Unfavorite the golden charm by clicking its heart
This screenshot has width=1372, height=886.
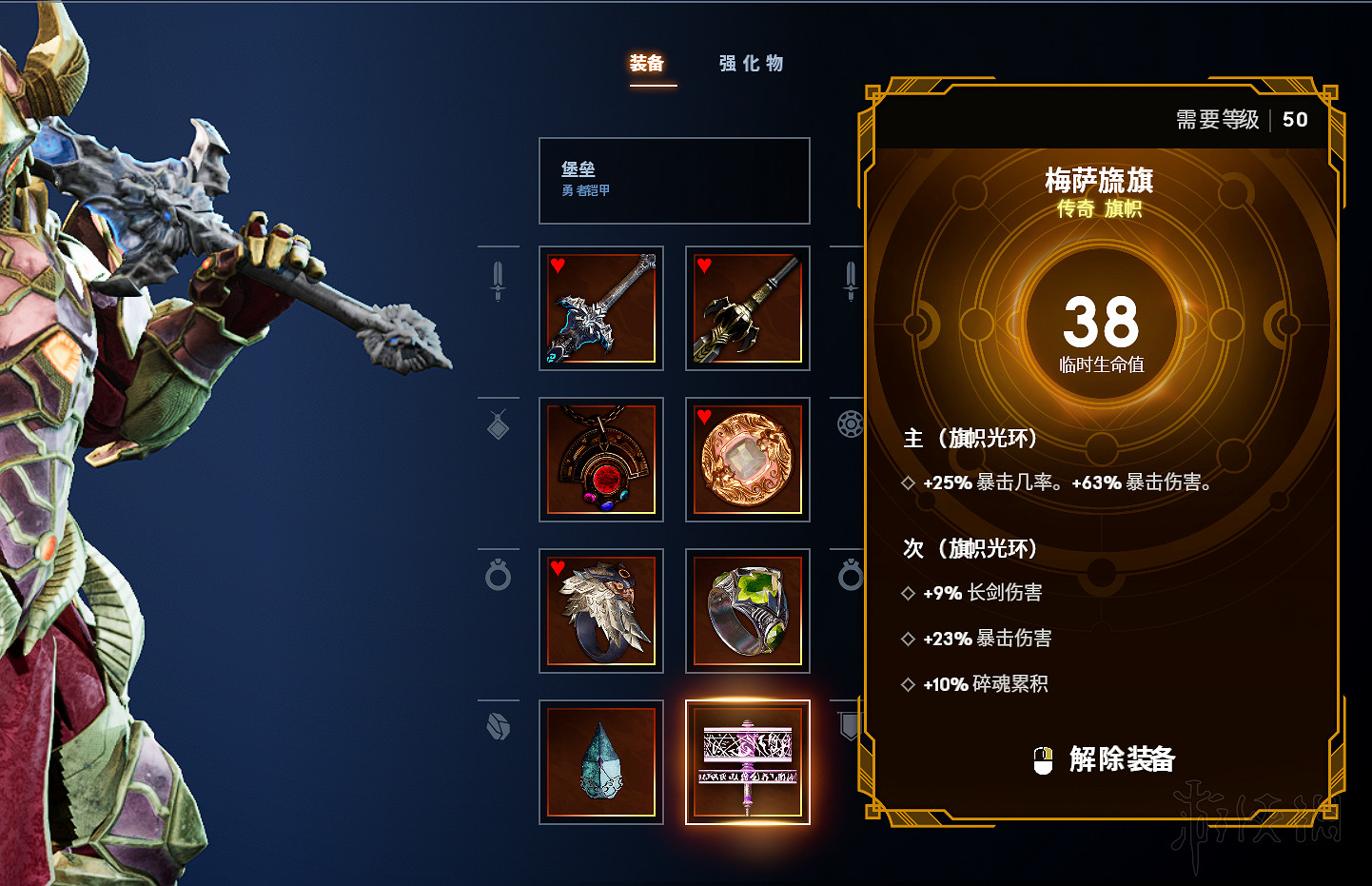pyautogui.click(x=703, y=416)
